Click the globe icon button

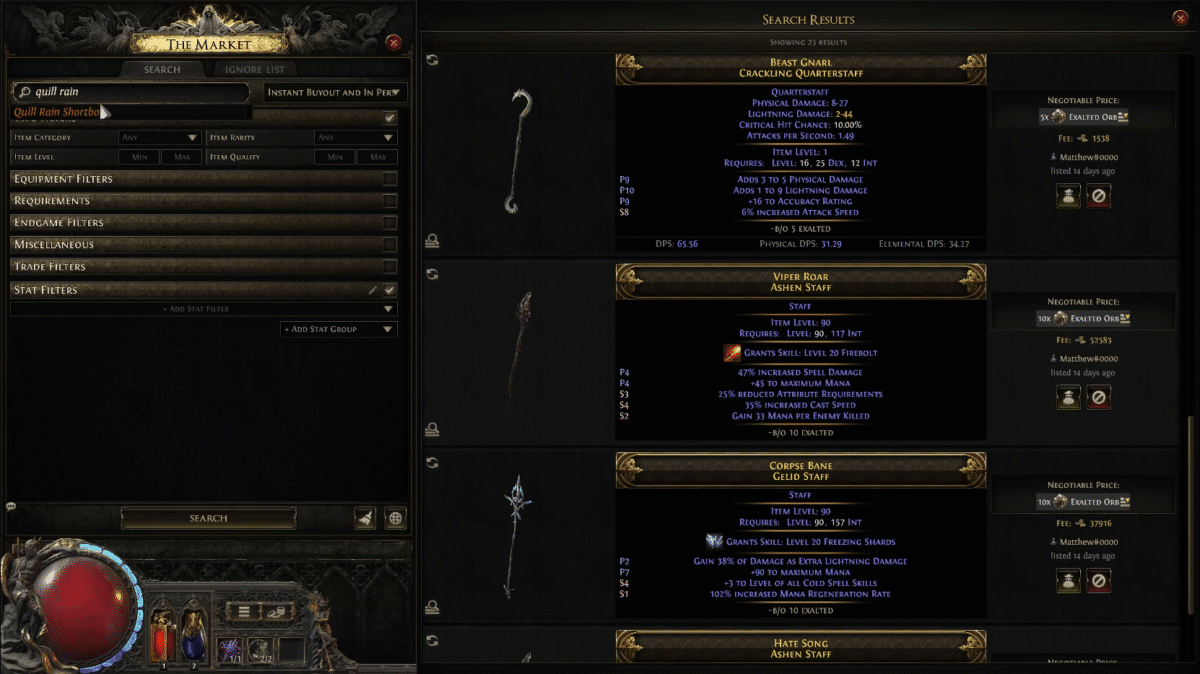coord(396,518)
